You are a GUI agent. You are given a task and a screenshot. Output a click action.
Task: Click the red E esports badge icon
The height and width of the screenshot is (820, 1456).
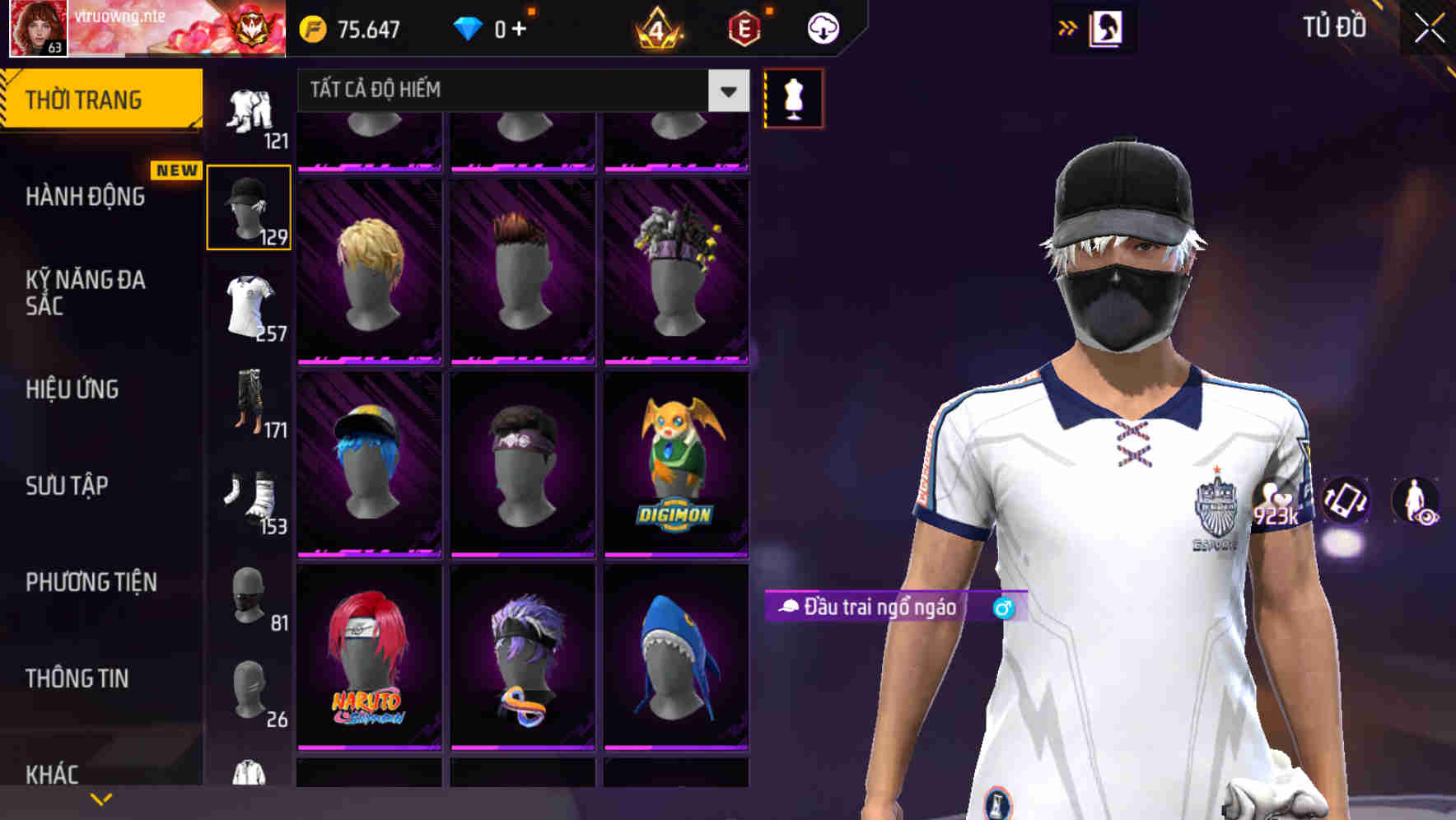(743, 28)
